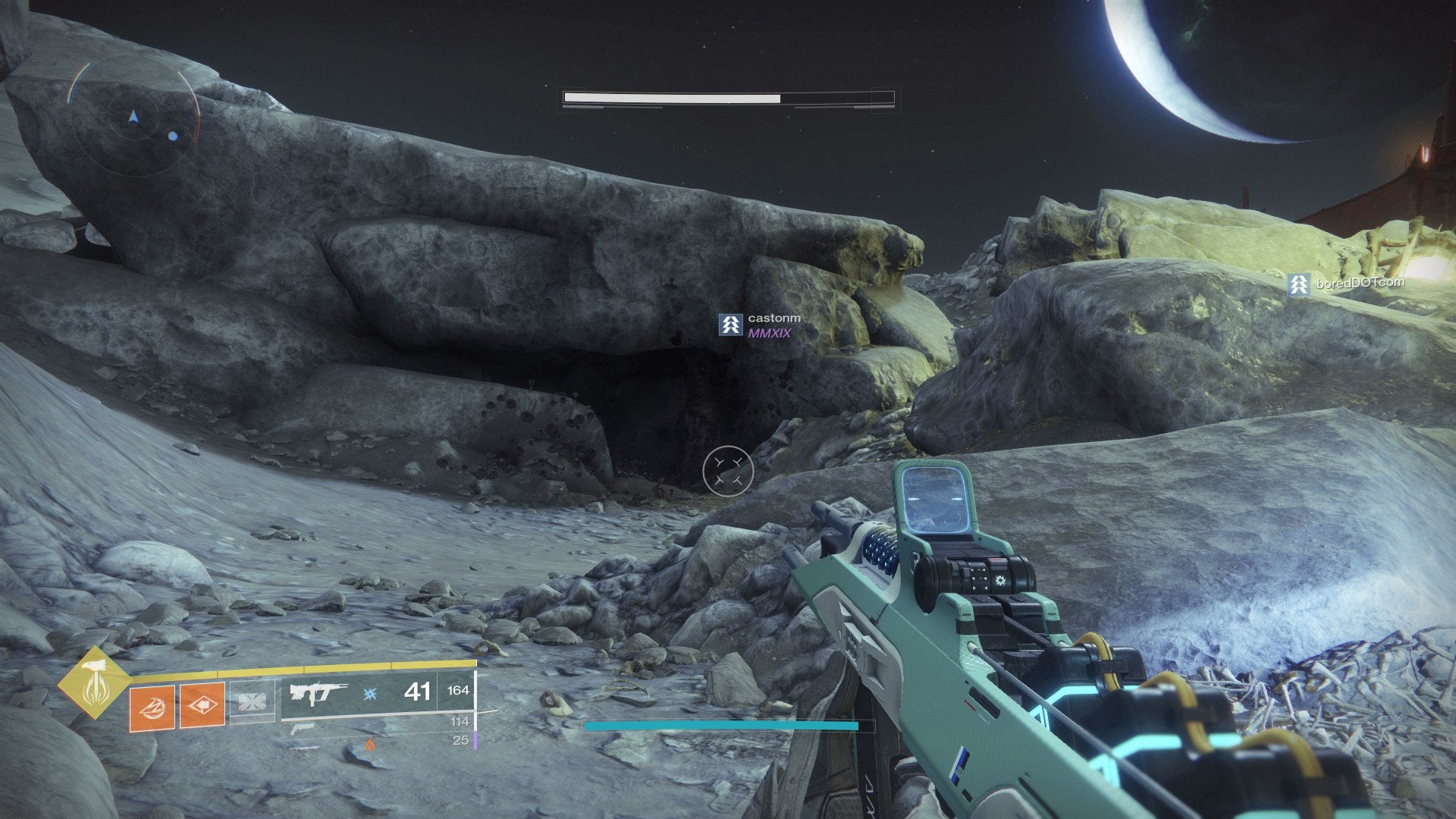Screen dimensions: 1456x819
Task: Click the orange Solar burn indicator icon
Action: tap(371, 745)
